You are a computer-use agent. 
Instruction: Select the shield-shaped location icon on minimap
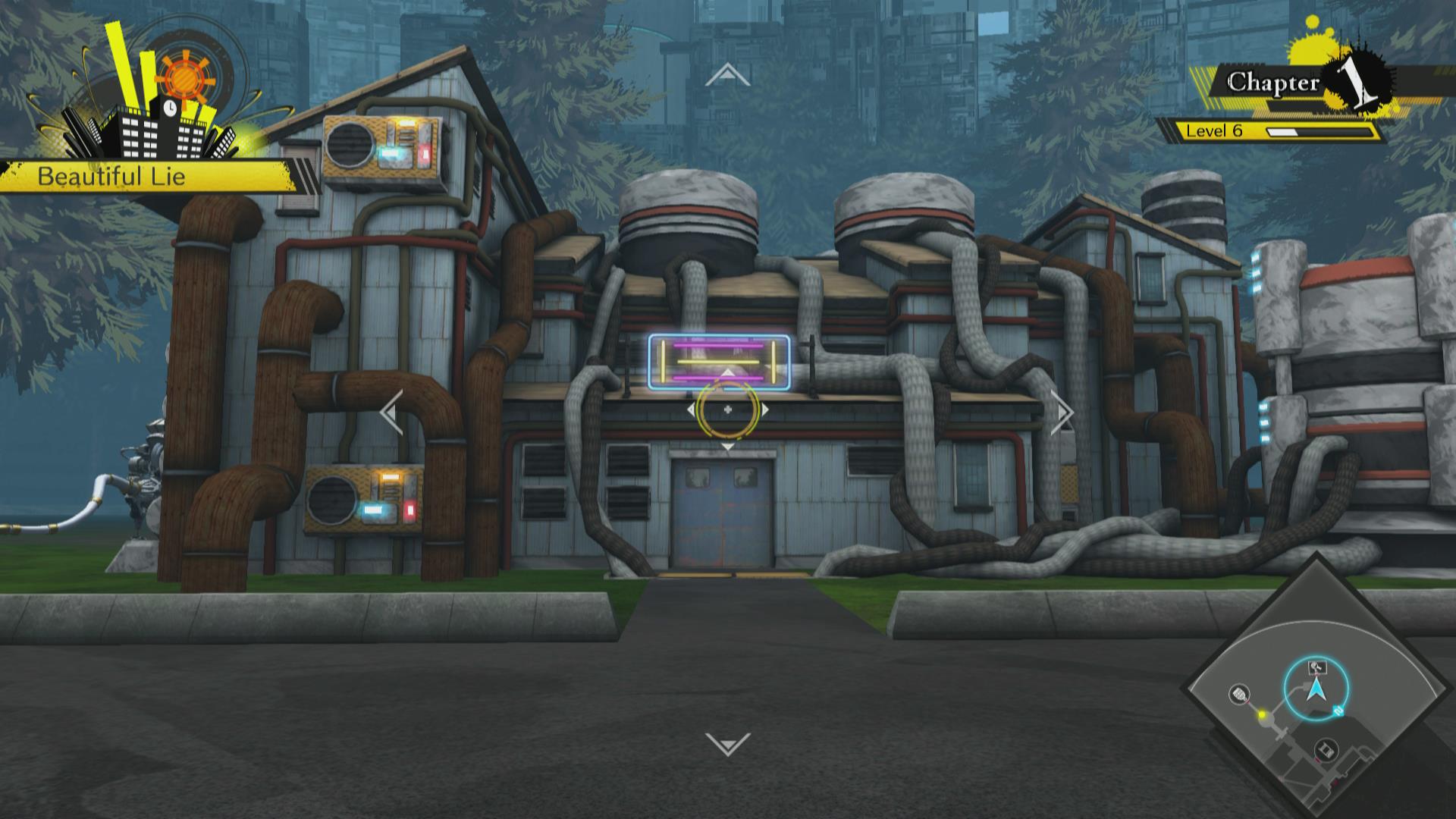pos(1239,693)
